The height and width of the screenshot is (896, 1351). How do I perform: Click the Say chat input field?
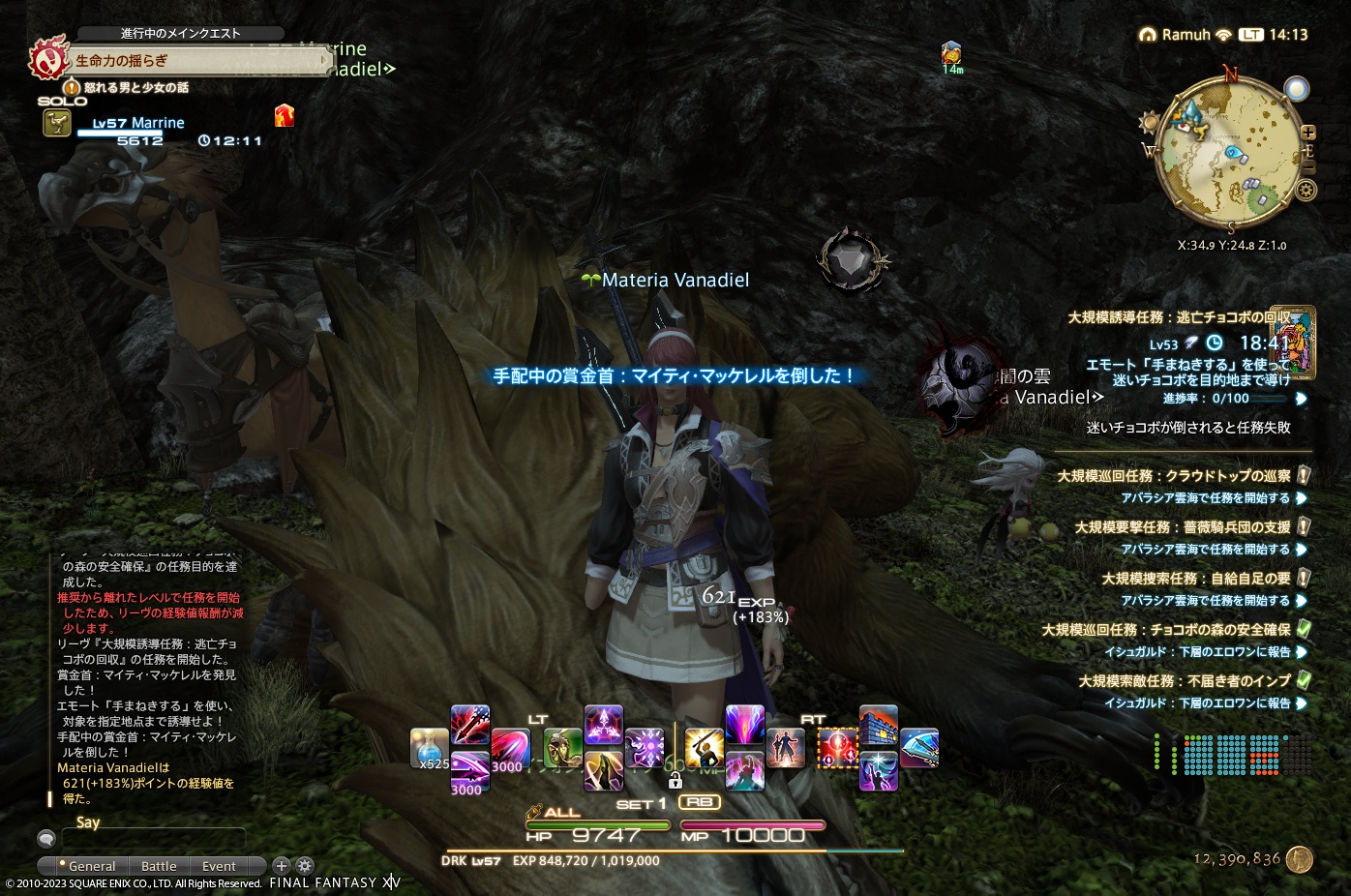[155, 837]
